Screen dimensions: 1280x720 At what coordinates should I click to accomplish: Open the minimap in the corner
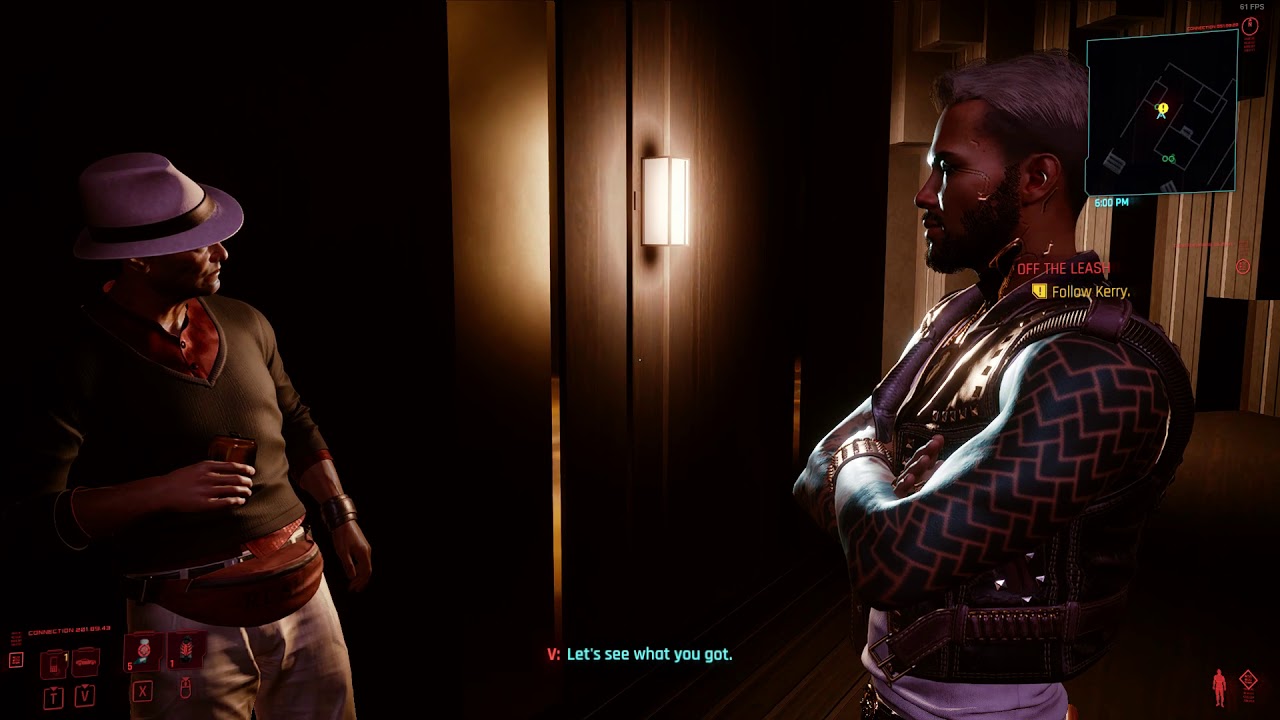[1161, 112]
